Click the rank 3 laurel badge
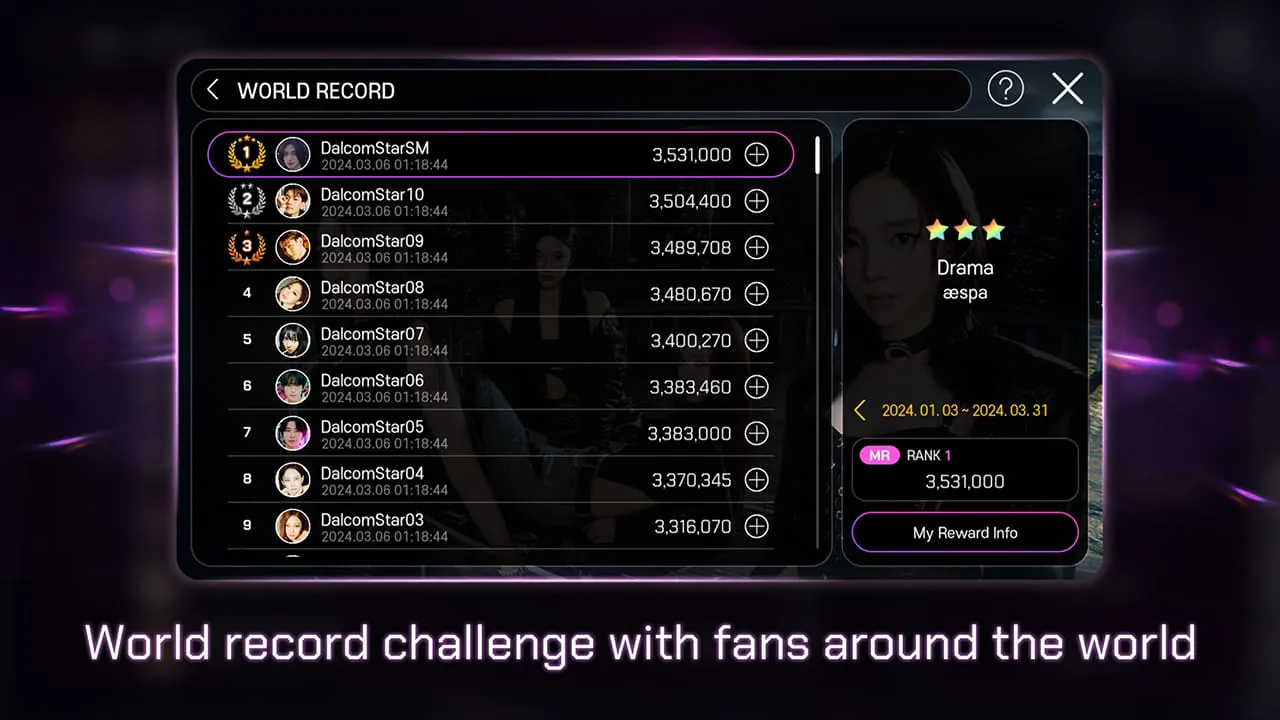Screen dimensions: 1280x720 coord(246,247)
